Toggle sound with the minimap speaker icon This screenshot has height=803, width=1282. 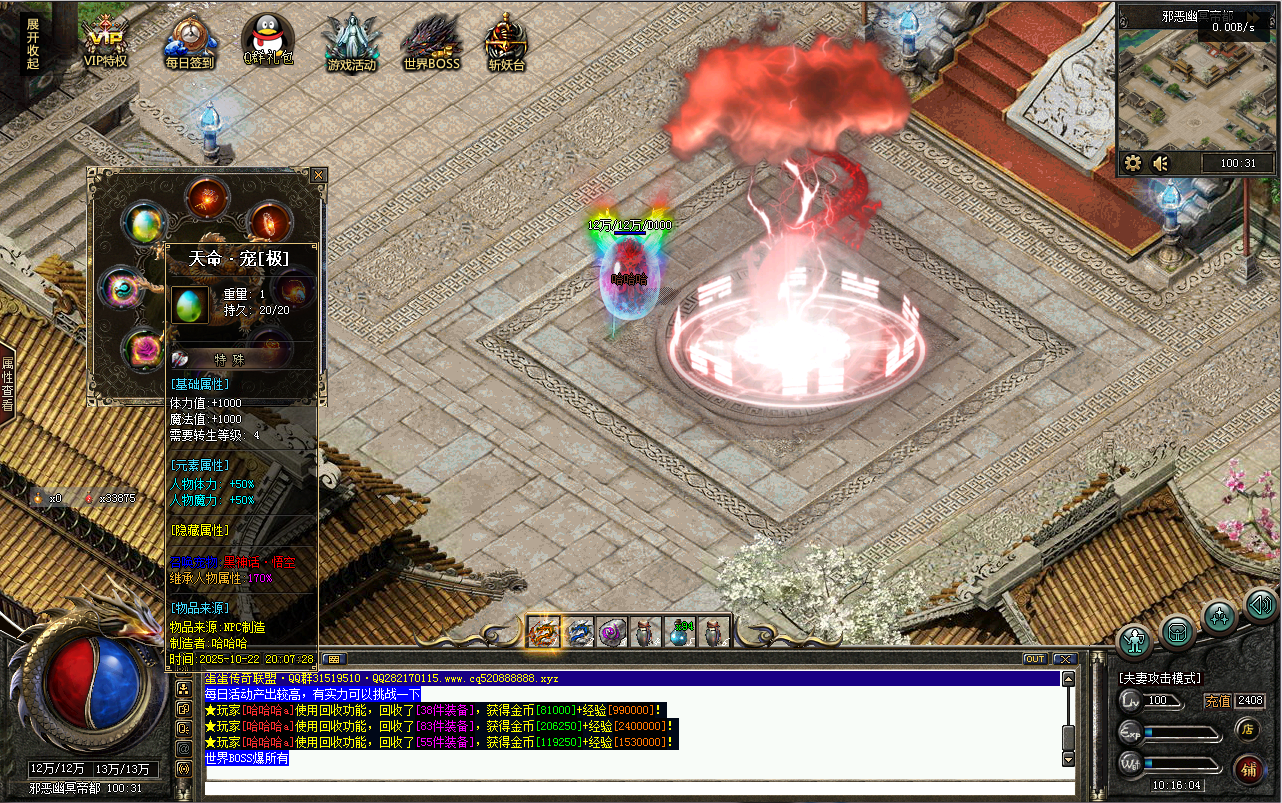pyautogui.click(x=1161, y=163)
